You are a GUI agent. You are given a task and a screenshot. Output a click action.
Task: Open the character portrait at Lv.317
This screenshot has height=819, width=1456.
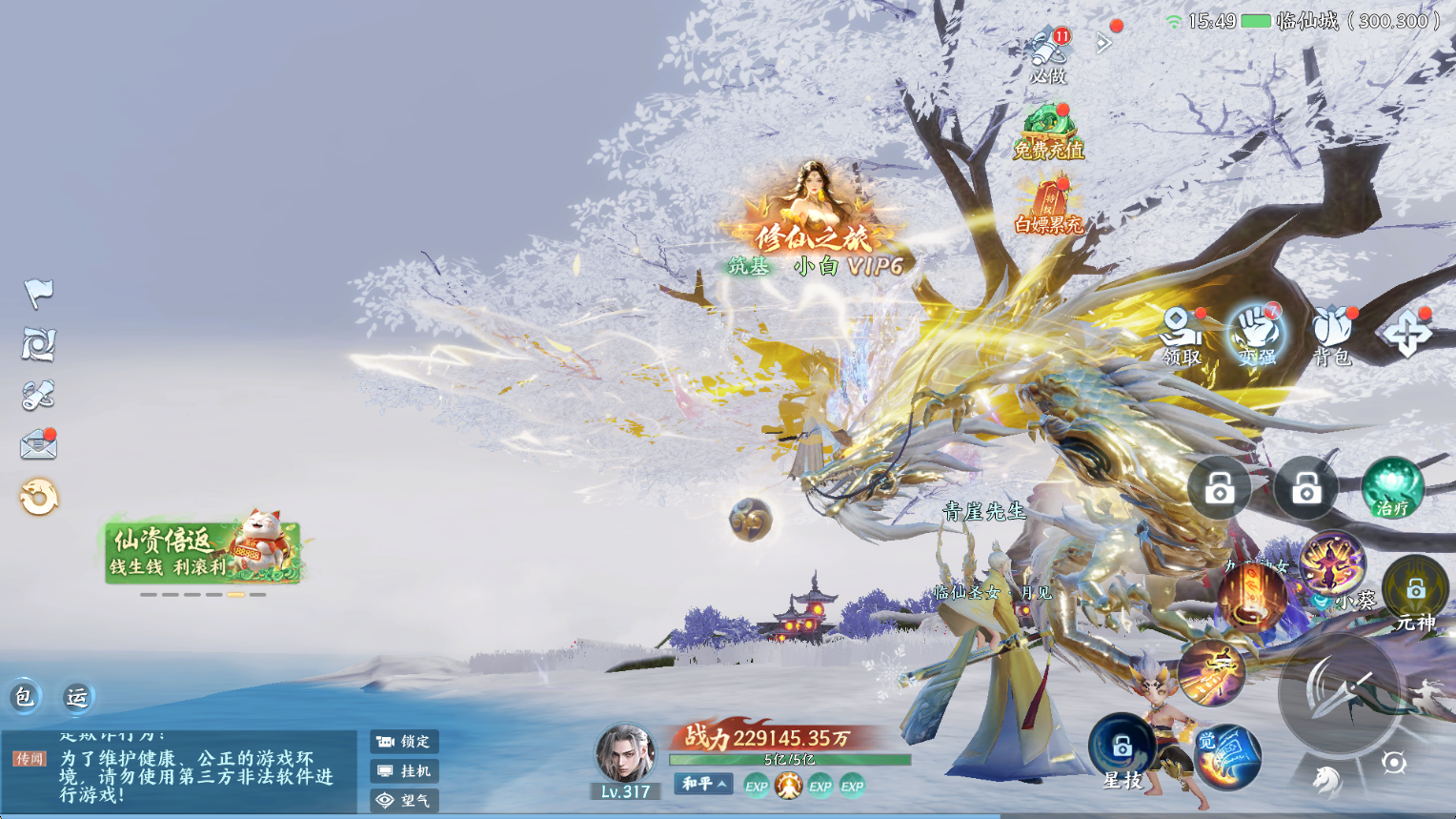pyautogui.click(x=625, y=754)
